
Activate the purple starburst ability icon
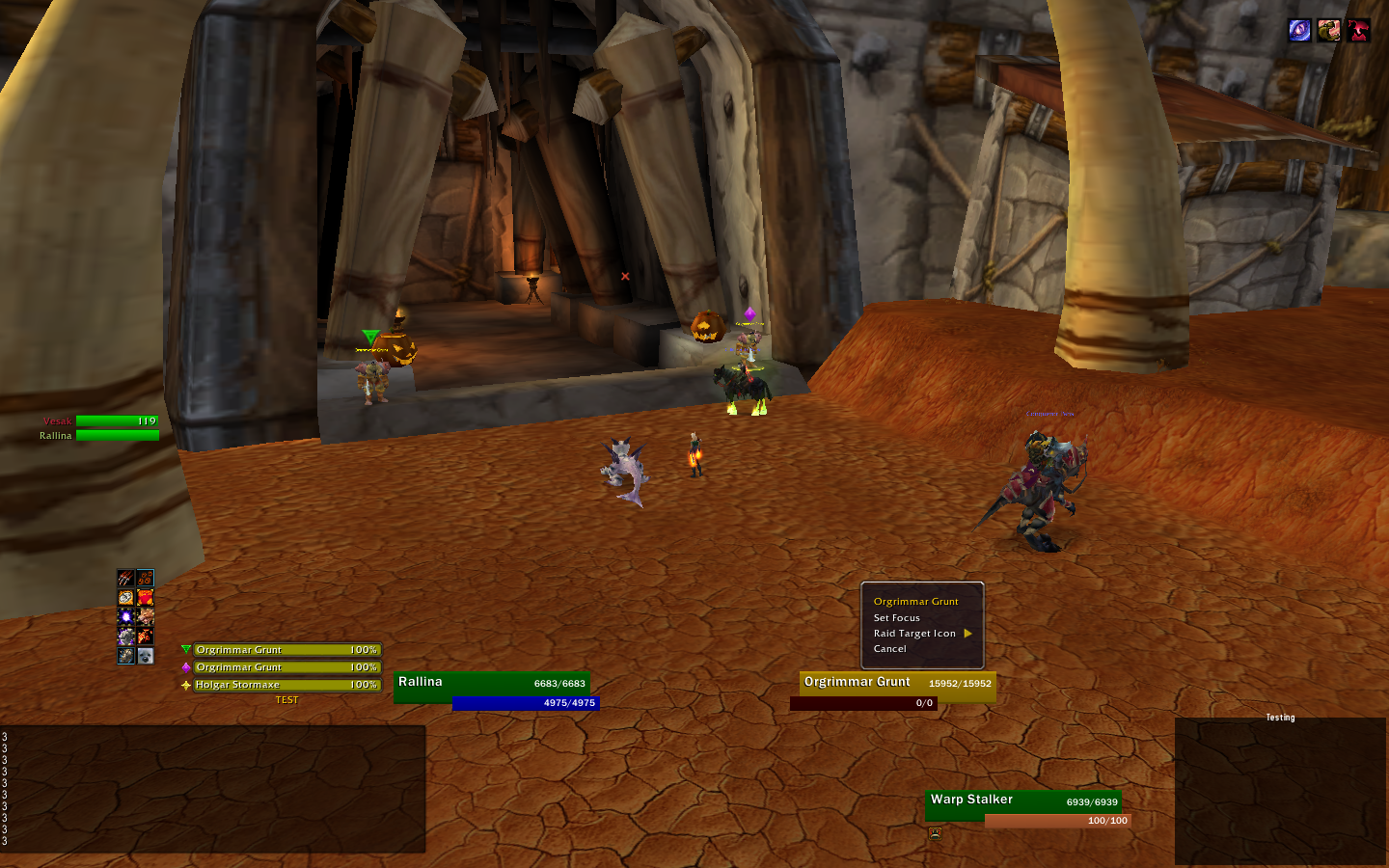pyautogui.click(x=125, y=616)
